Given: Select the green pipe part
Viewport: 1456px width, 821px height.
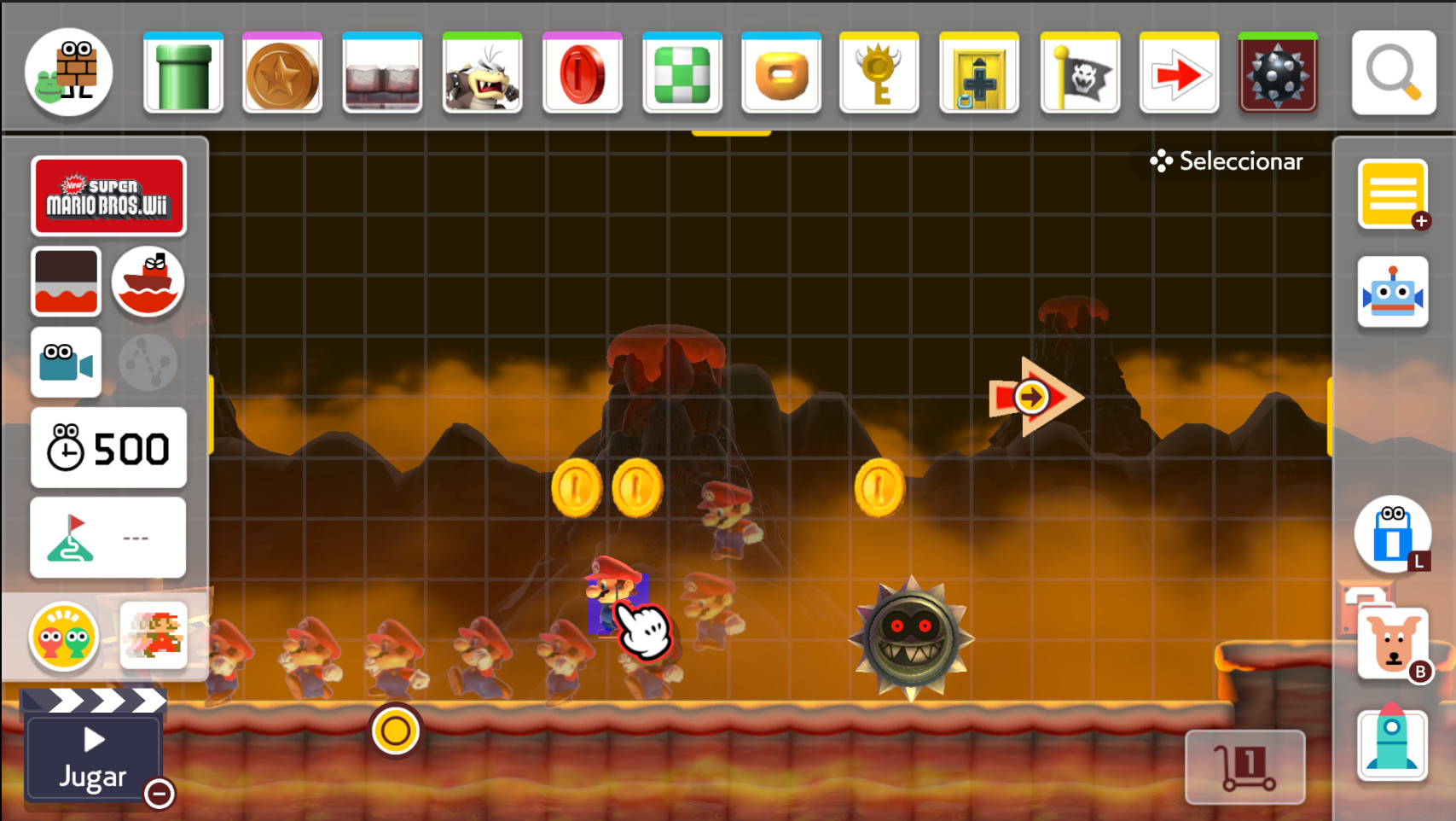Looking at the screenshot, I should click(183, 73).
